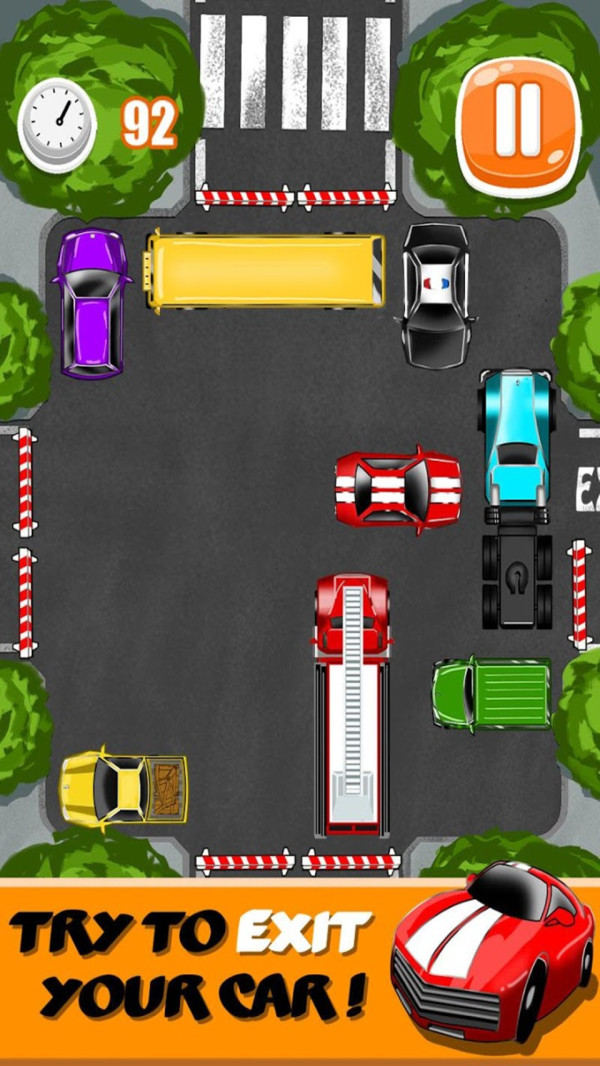Image resolution: width=600 pixels, height=1066 pixels.
Task: Select the yellow school bus
Action: (x=265, y=271)
